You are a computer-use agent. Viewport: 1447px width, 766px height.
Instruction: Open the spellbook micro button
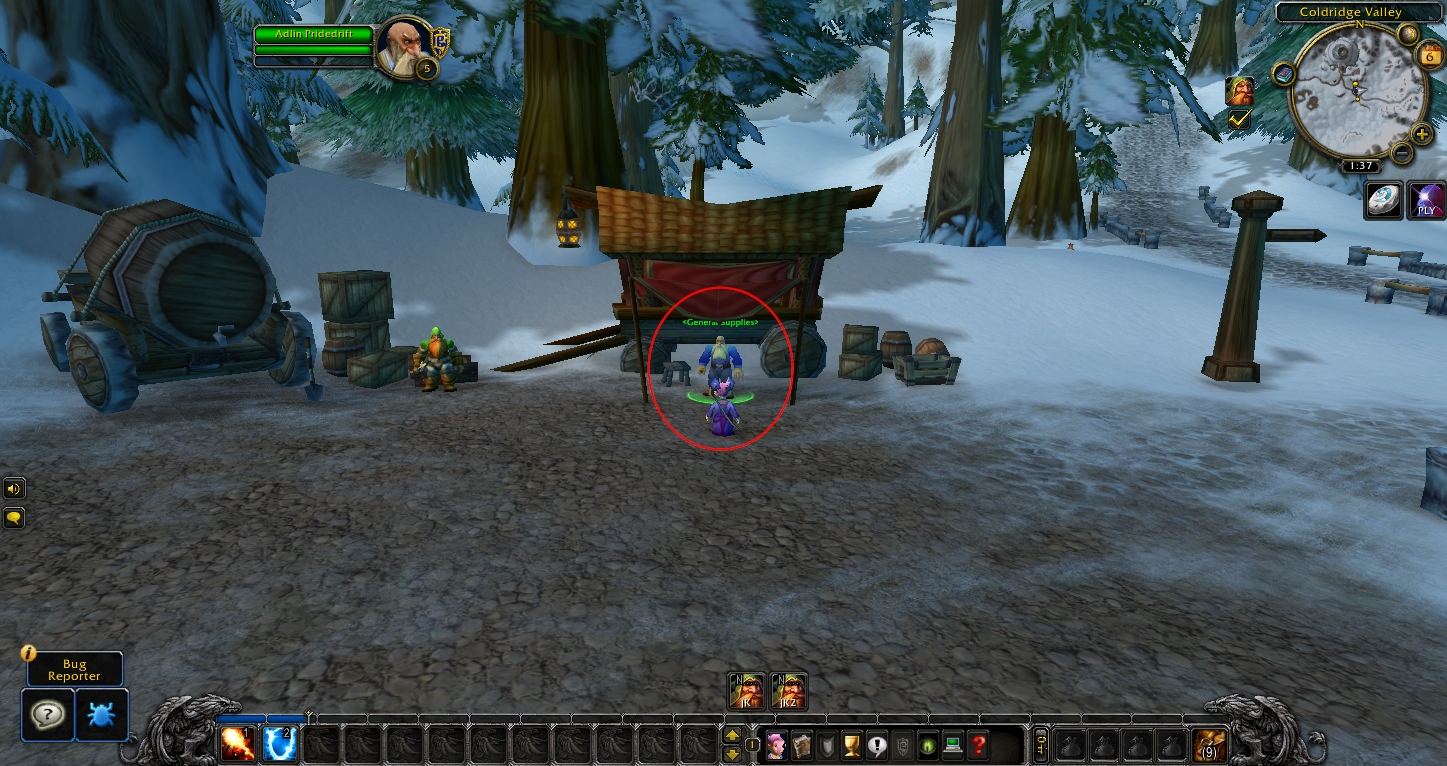pyautogui.click(x=801, y=745)
